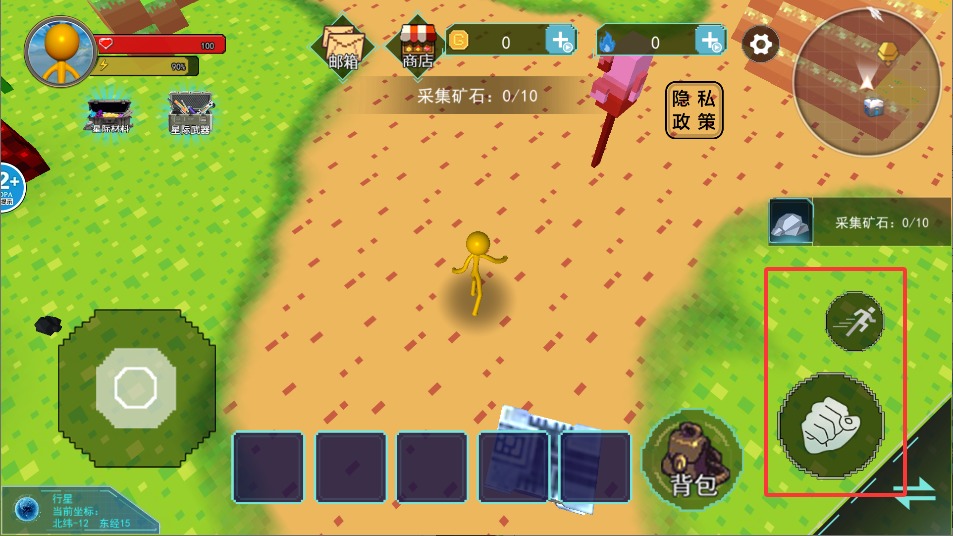Tap the virtual joystick center

tap(135, 387)
